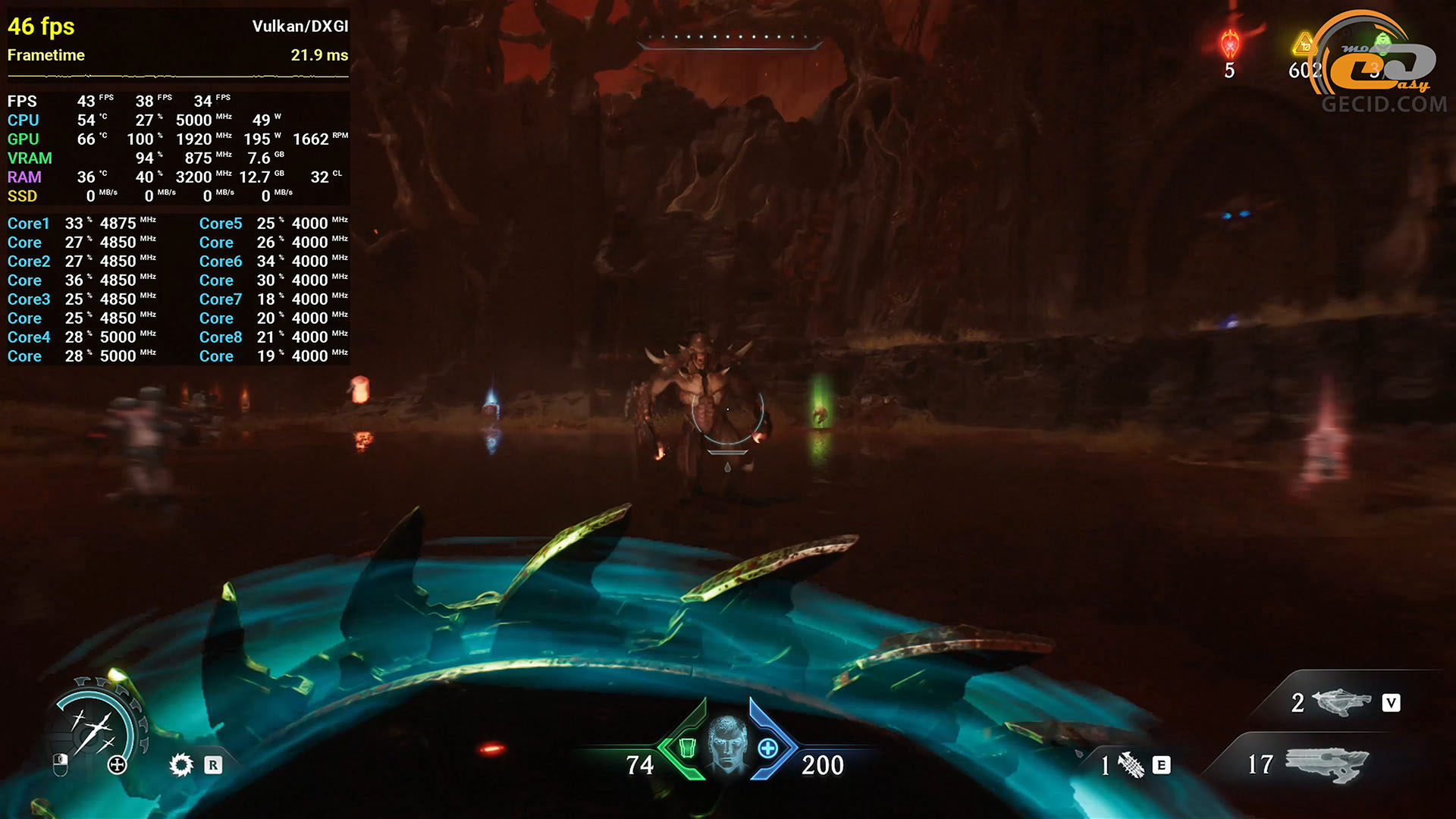Select the equipped gun weapon slot
The height and width of the screenshot is (819, 1456).
point(1327,764)
